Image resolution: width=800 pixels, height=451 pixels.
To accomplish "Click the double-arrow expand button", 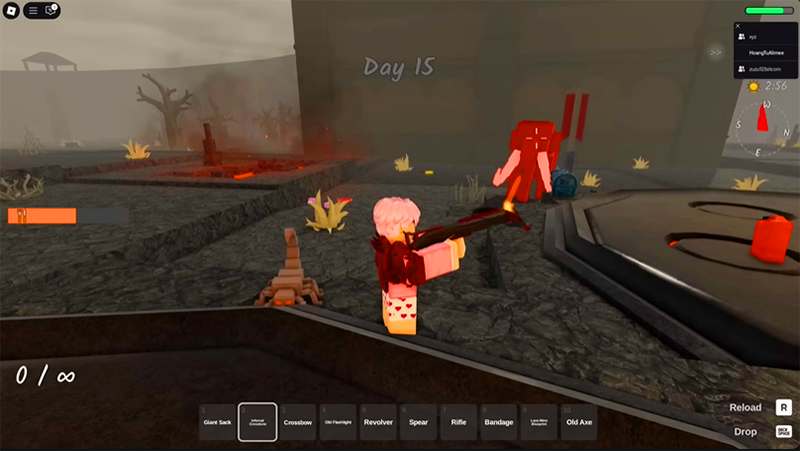I will (716, 52).
